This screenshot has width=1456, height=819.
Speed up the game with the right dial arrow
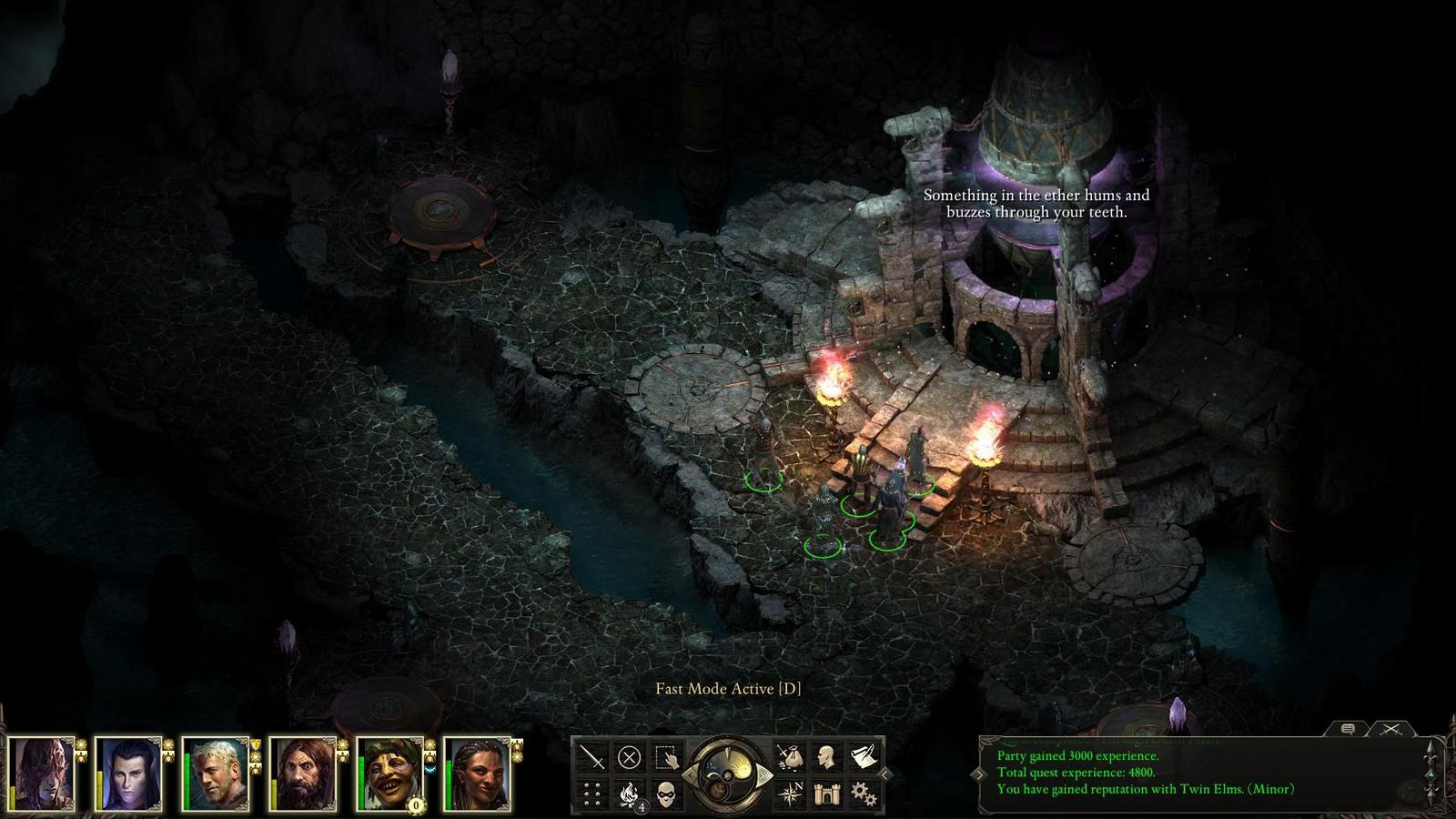[x=767, y=775]
